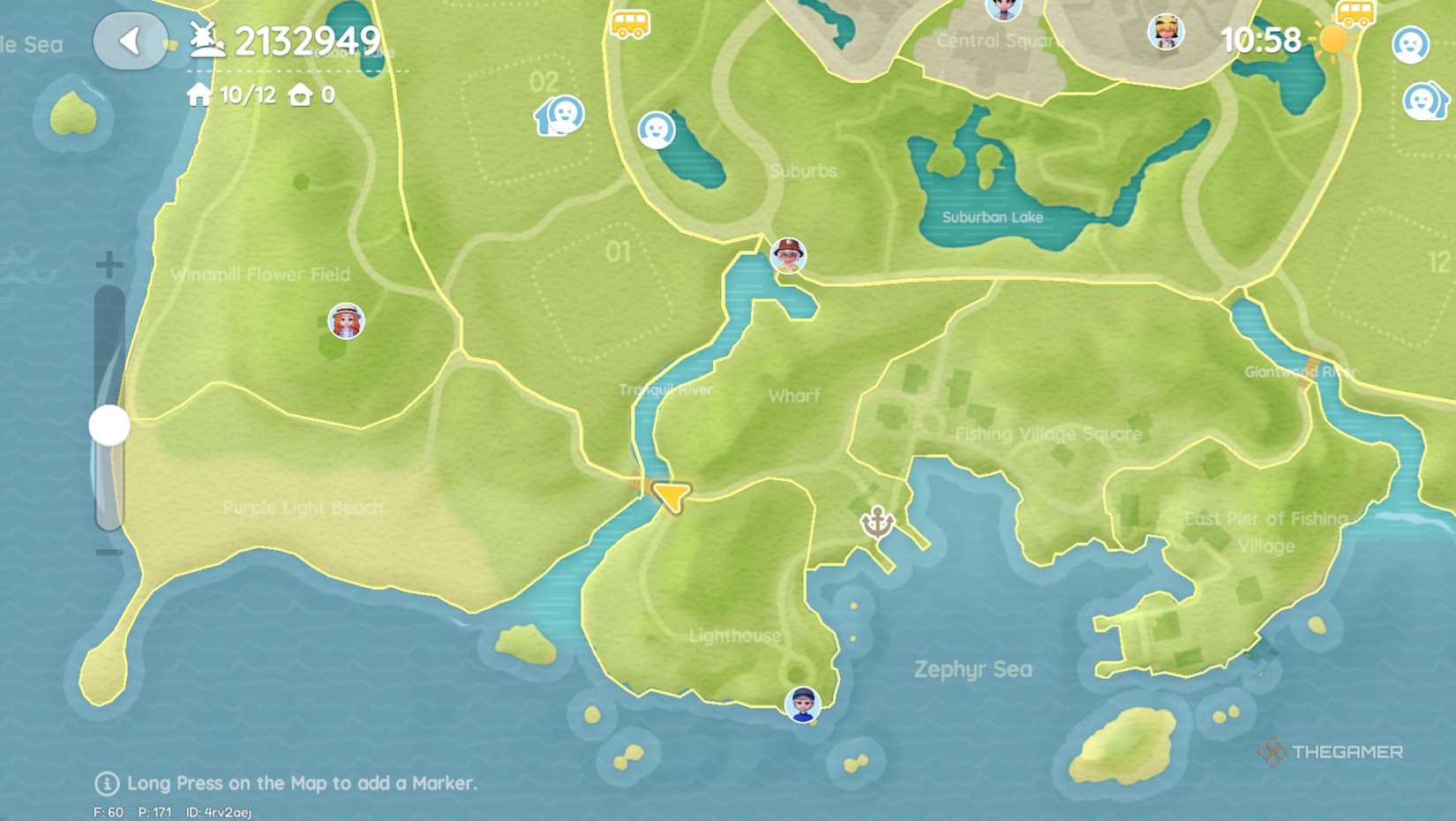The image size is (1456, 821).
Task: Select the girl avatar at Windmill Flower Field
Action: [346, 321]
